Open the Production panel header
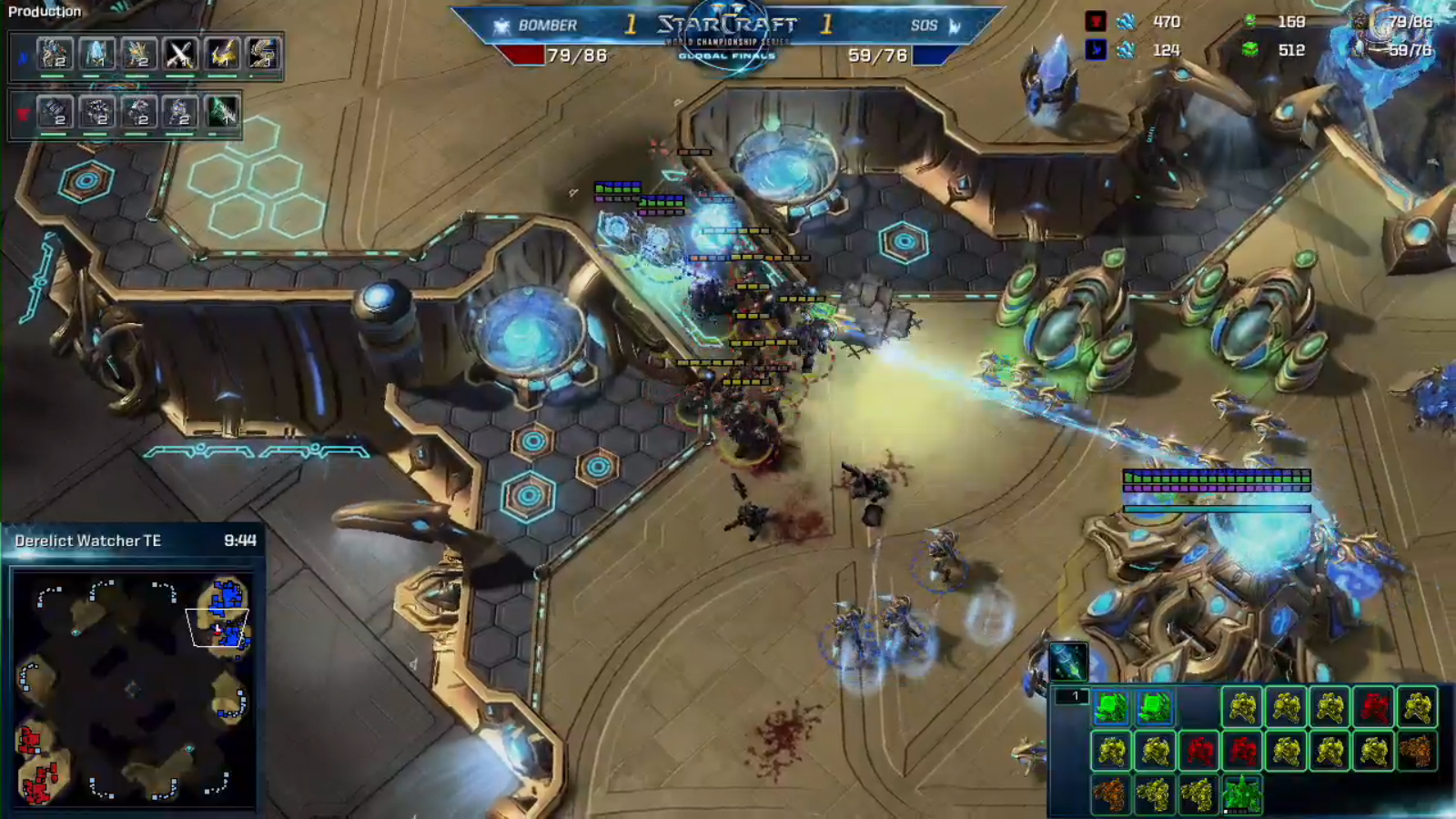 (45, 12)
